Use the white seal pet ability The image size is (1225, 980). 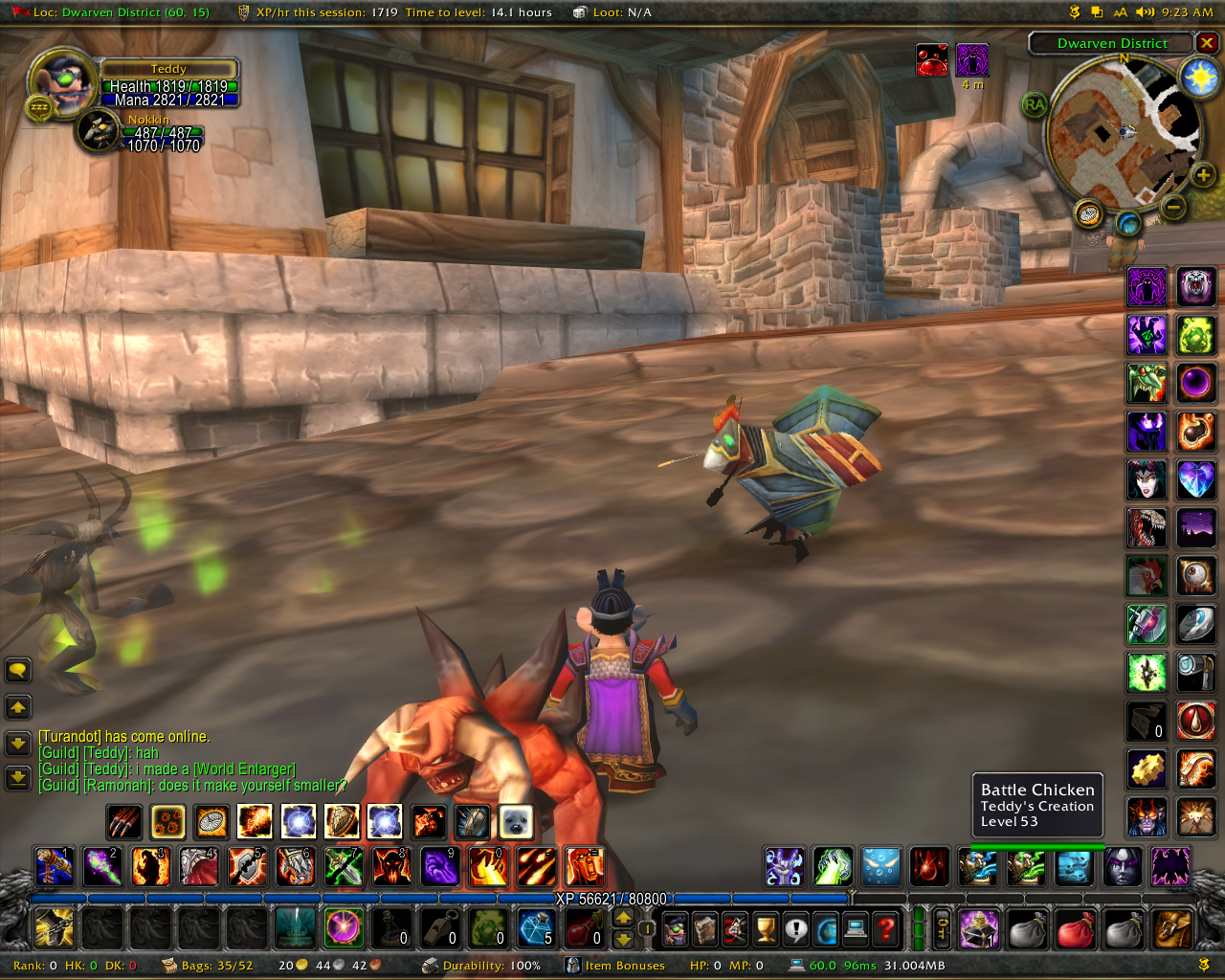[516, 821]
